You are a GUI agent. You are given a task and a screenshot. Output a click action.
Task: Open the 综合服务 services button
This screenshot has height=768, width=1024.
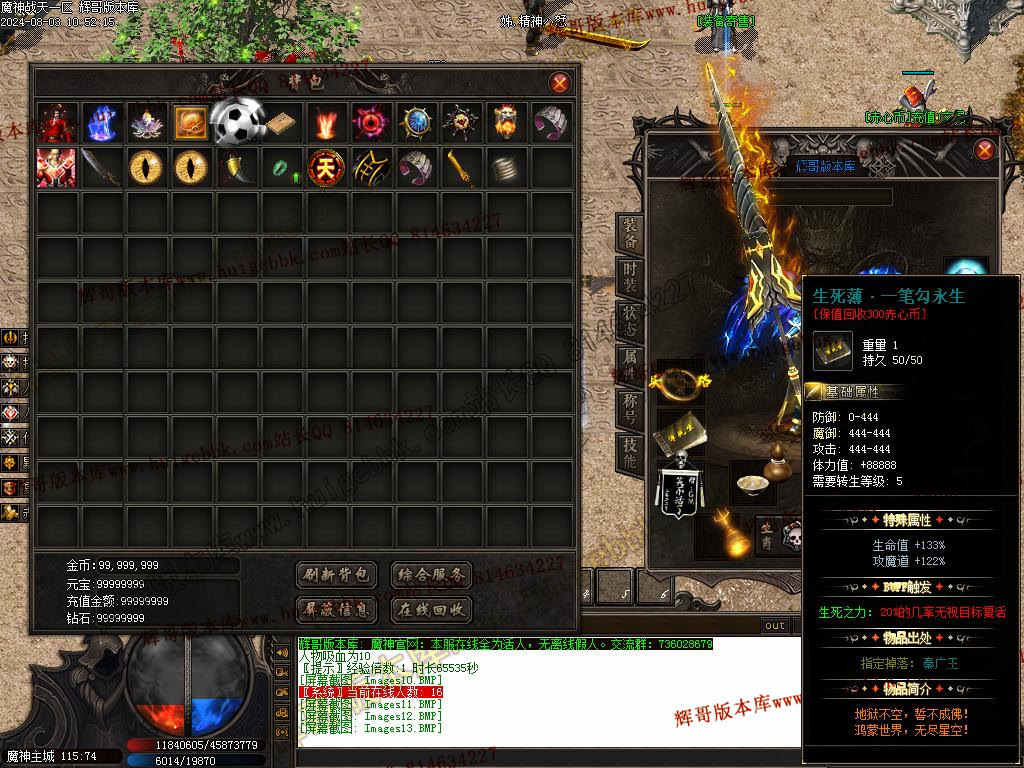pyautogui.click(x=430, y=575)
